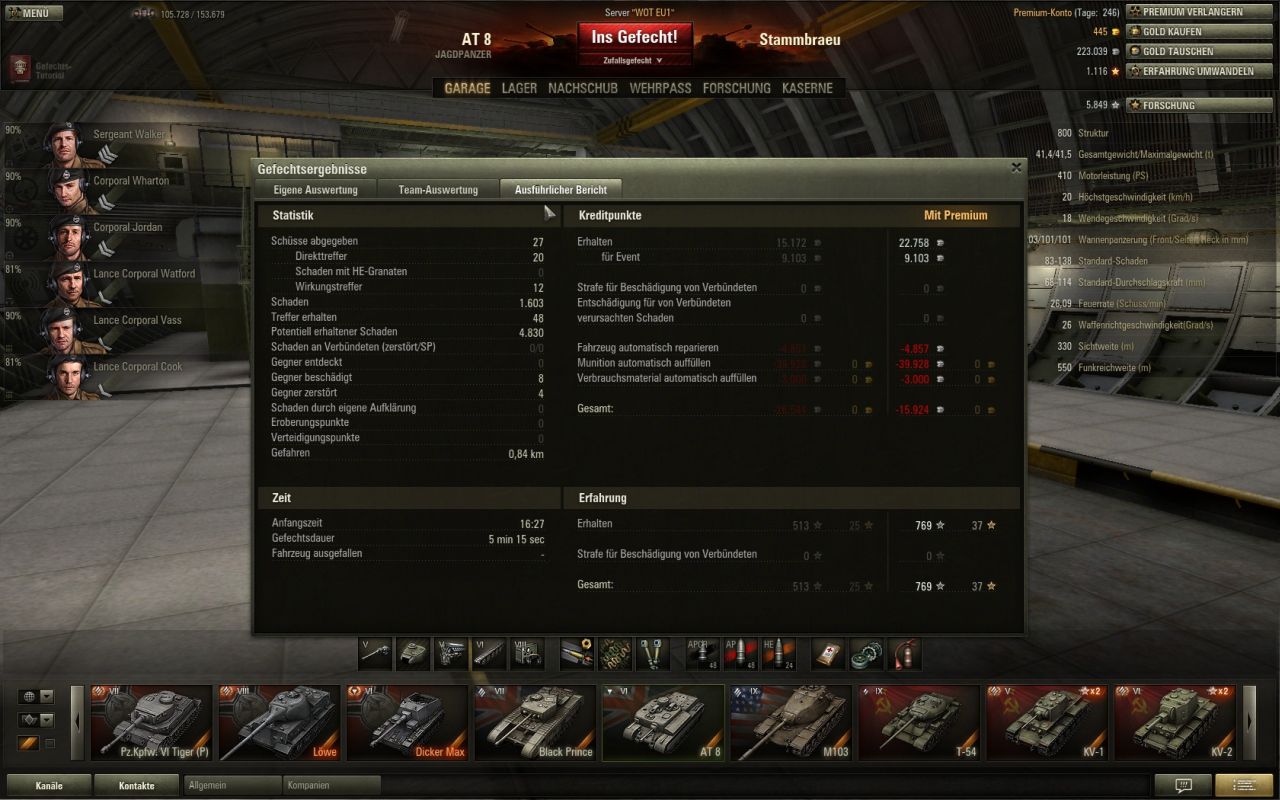Open the Menü button
The width and height of the screenshot is (1280, 800).
pos(35,13)
